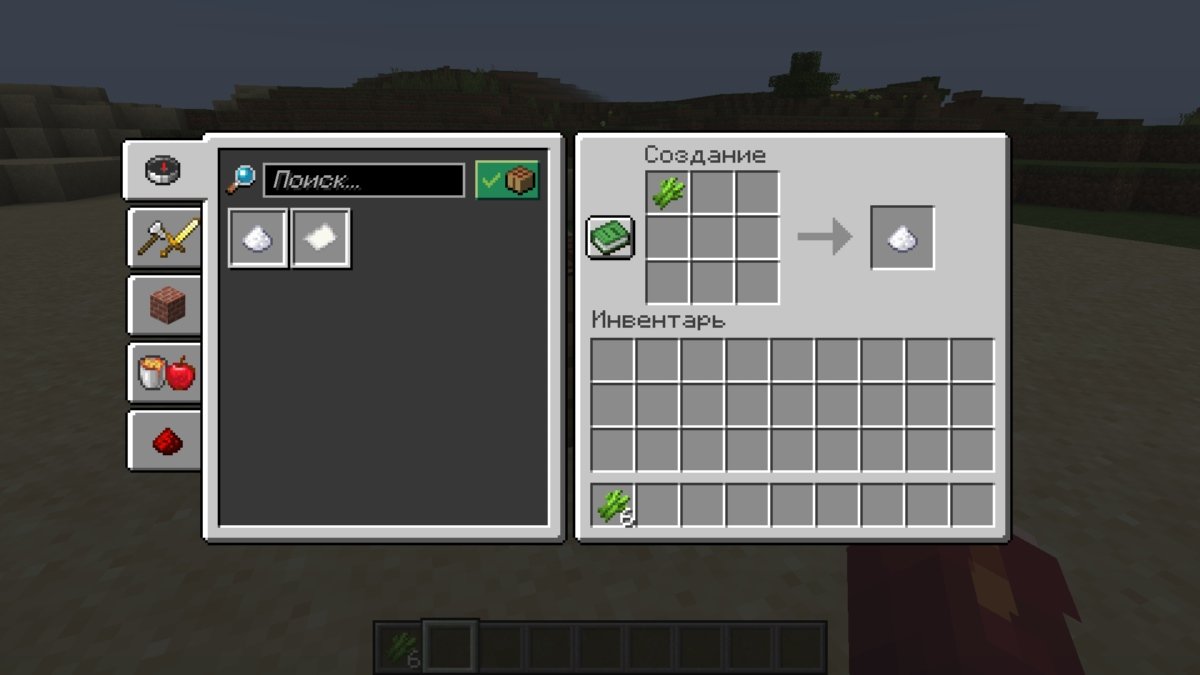Click the recipe book search field
The height and width of the screenshot is (675, 1200).
coord(363,181)
